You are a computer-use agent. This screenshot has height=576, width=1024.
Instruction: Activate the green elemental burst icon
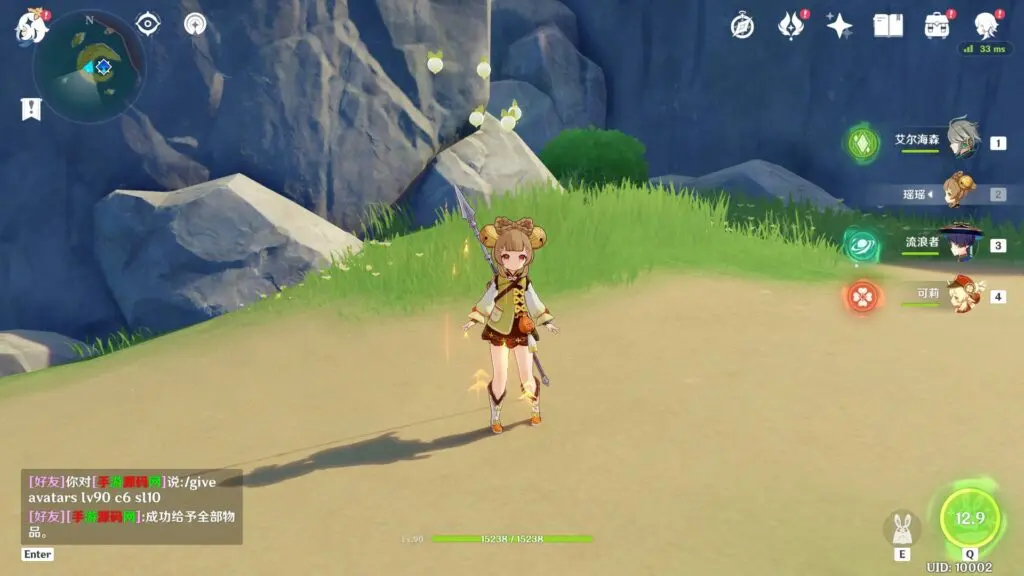969,518
